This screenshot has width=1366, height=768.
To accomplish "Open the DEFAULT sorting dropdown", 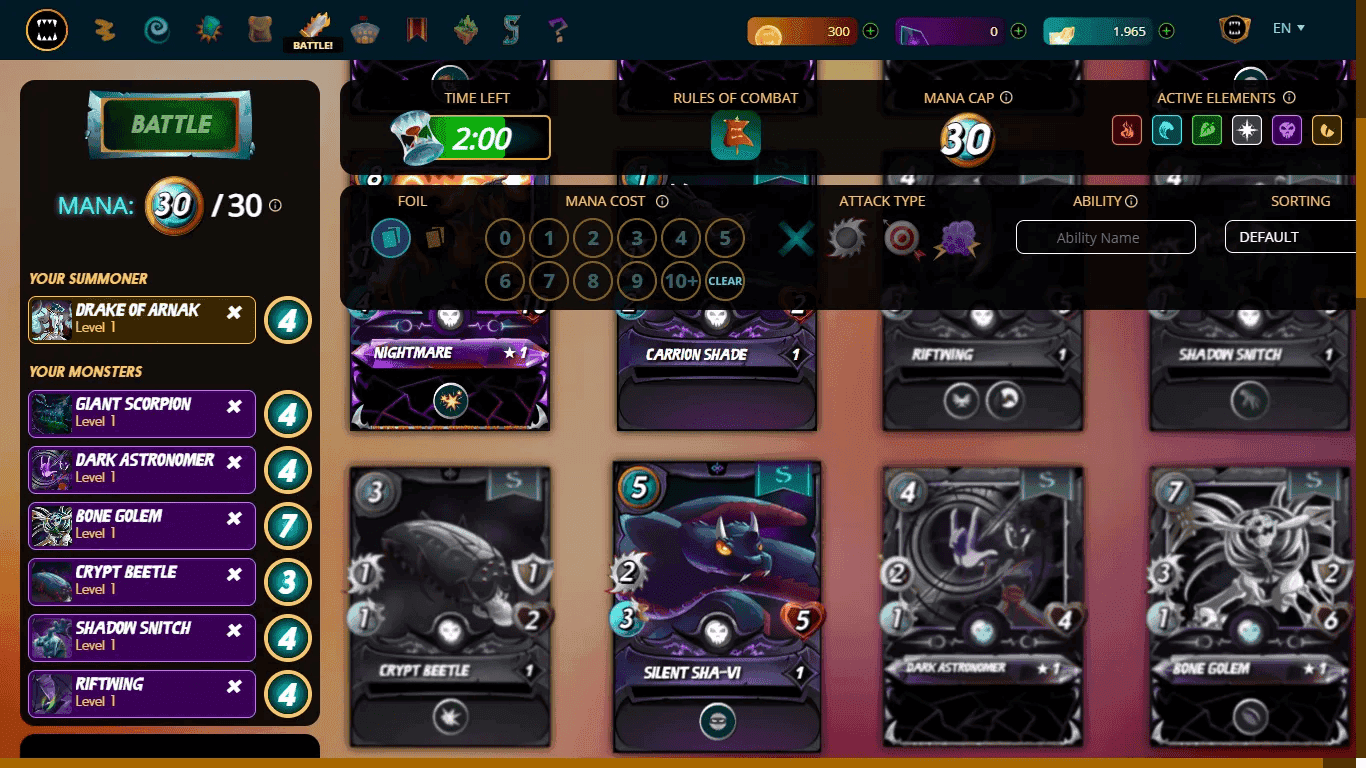I will [1290, 237].
